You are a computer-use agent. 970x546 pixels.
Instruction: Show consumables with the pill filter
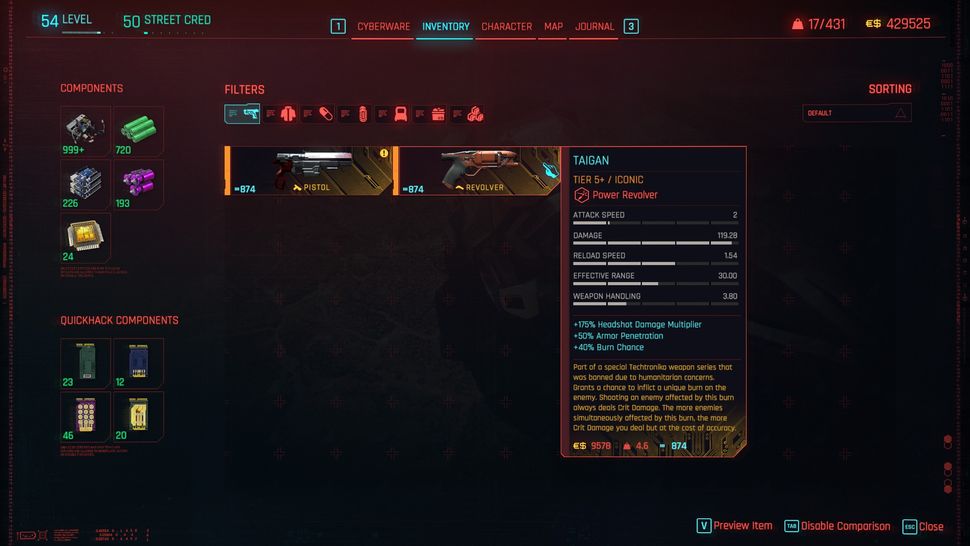(x=325, y=114)
